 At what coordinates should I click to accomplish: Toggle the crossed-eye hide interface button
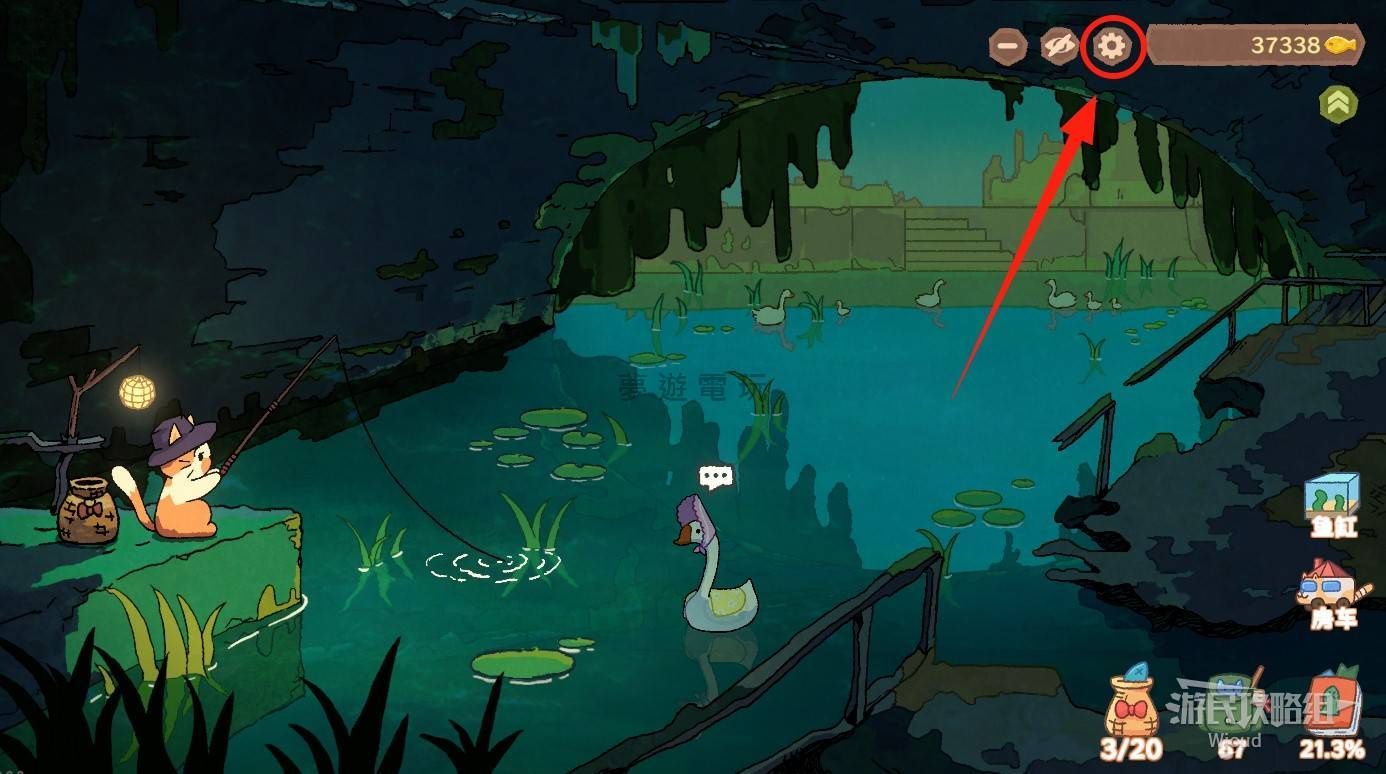pyautogui.click(x=1059, y=46)
